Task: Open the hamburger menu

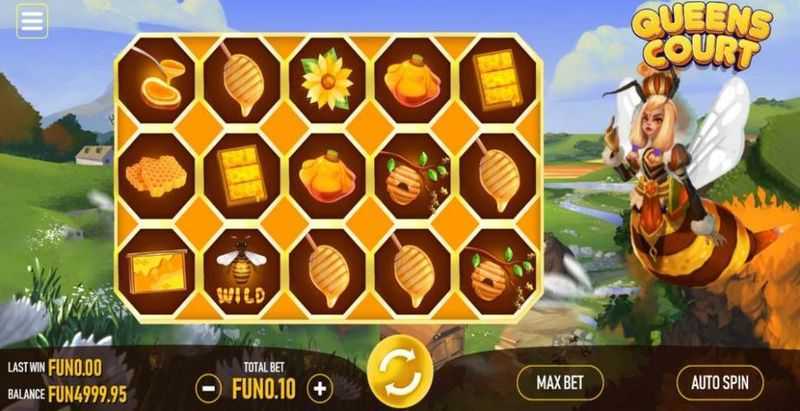Action: (x=32, y=20)
